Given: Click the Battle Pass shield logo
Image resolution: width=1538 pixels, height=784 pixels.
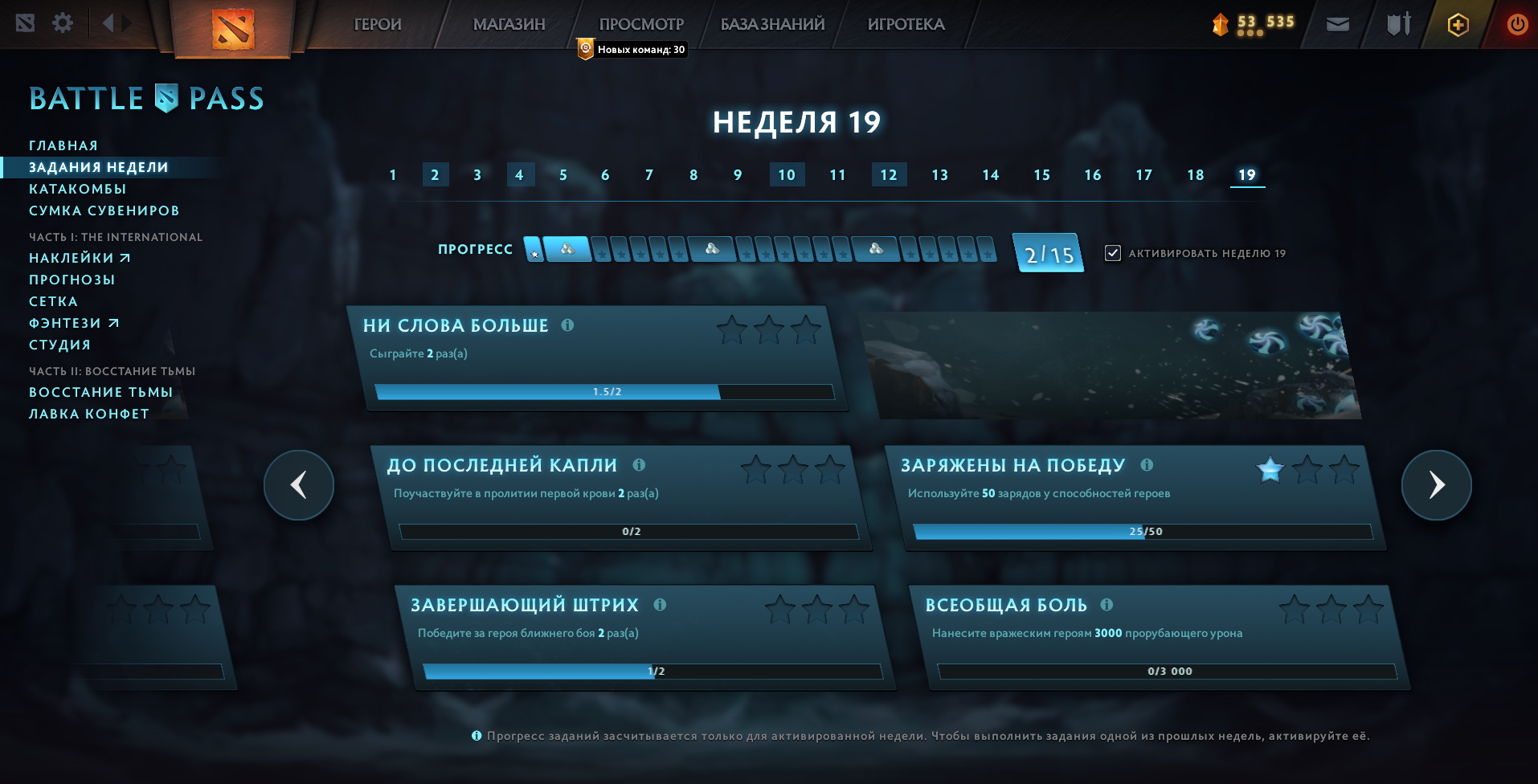Looking at the screenshot, I should click(165, 97).
